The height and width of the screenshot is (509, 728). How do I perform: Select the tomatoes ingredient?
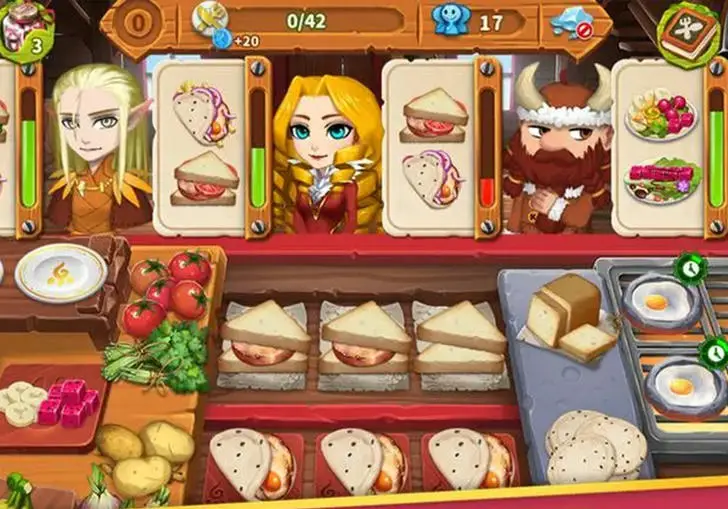[167, 288]
